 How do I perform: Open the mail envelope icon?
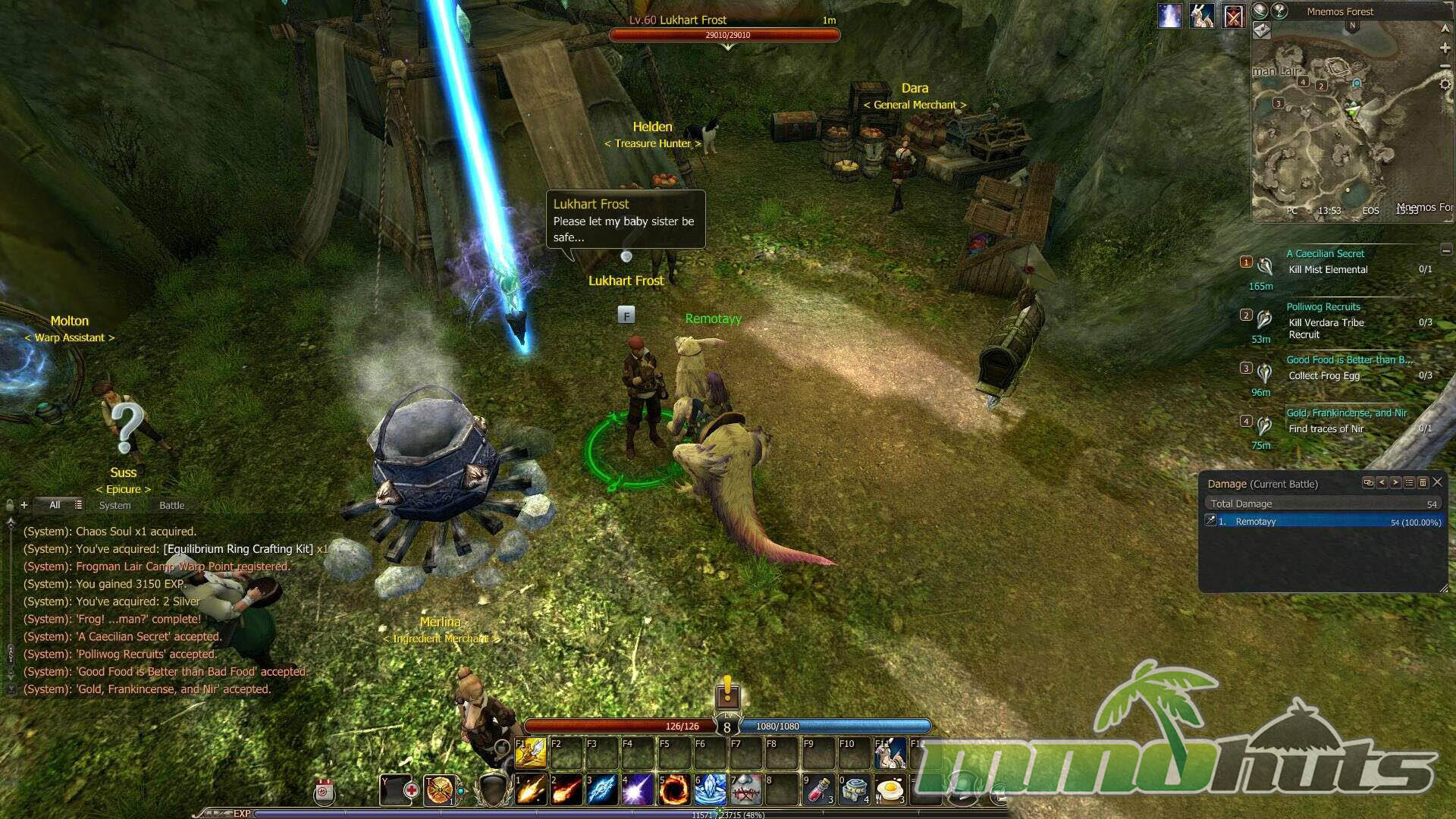point(1262,30)
